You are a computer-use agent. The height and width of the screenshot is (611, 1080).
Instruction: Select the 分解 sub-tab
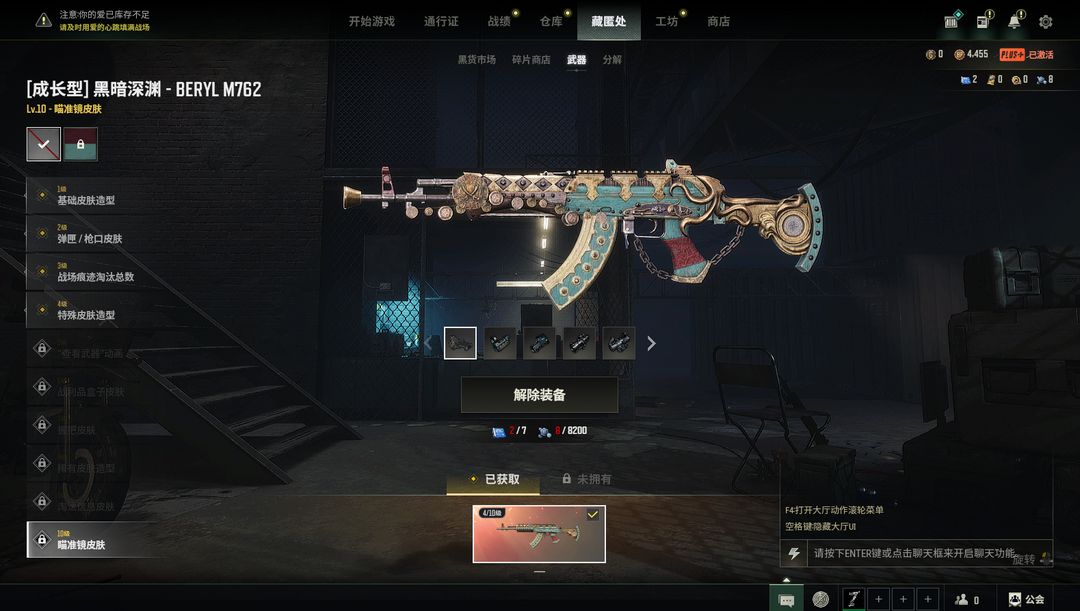pyautogui.click(x=612, y=60)
